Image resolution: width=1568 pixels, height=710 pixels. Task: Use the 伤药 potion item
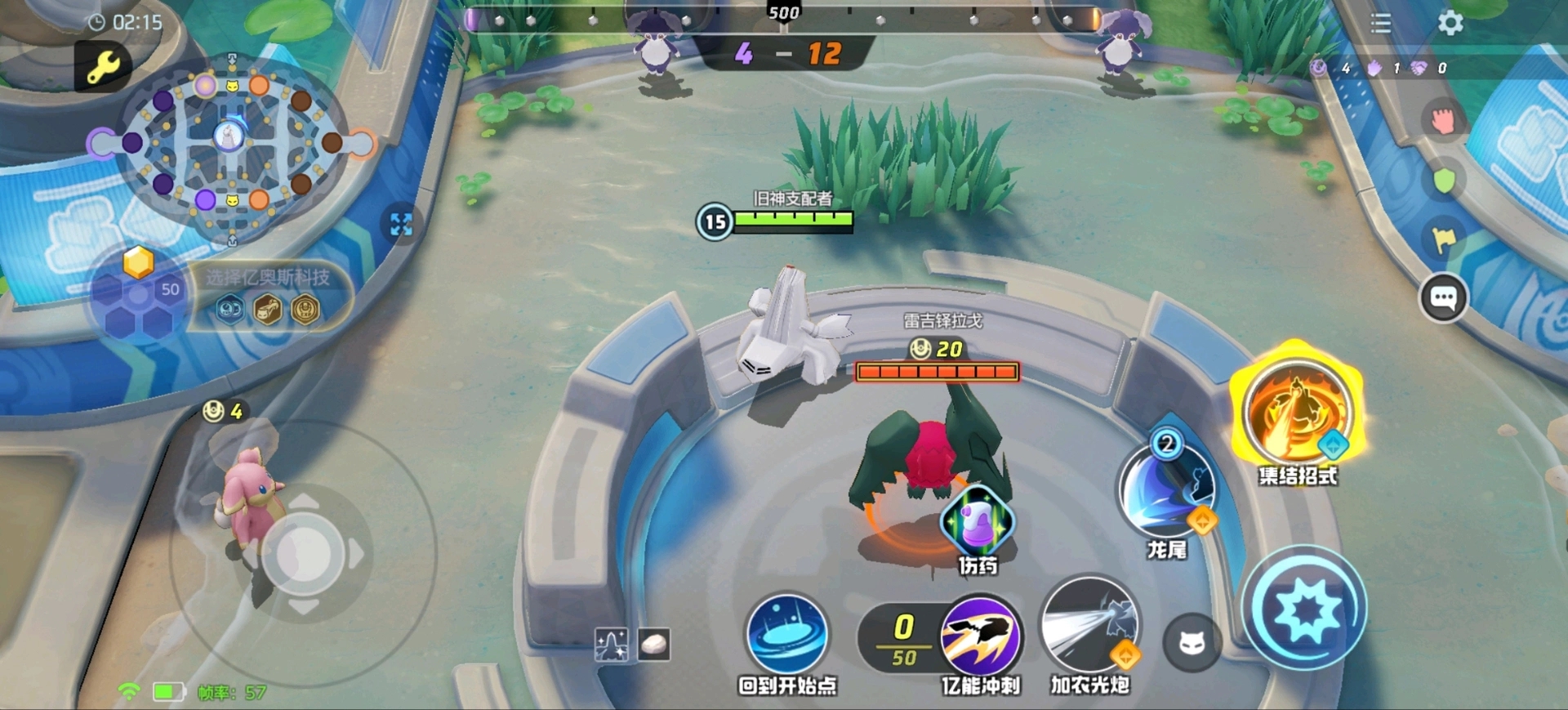(x=977, y=521)
